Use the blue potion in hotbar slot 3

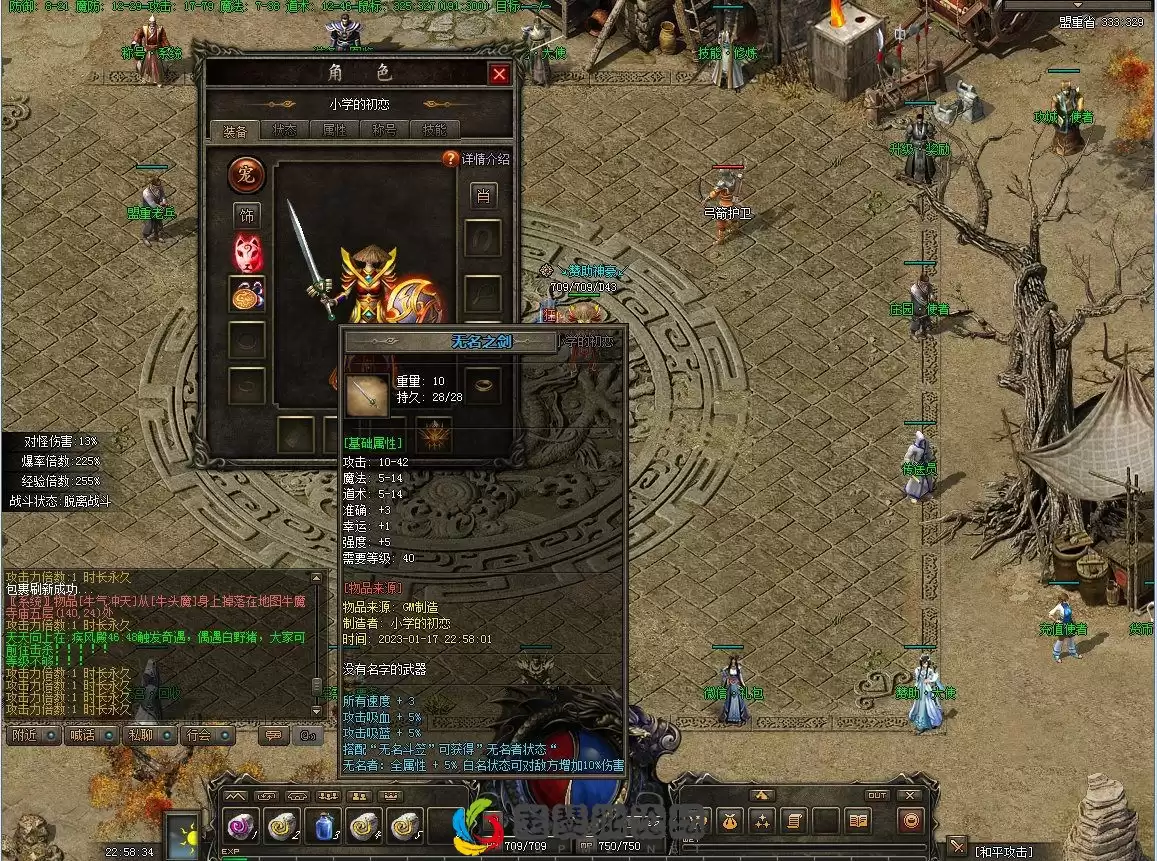[322, 824]
